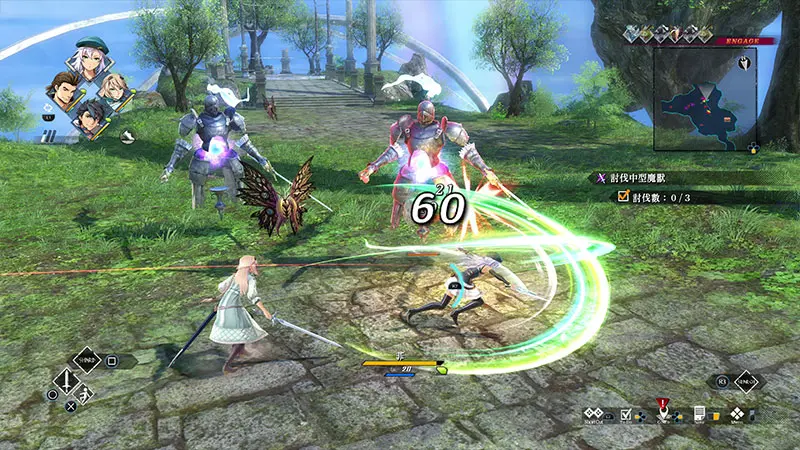Select the crossed-swords attack command icon
Viewport: 800px width, 450px height.
coord(65,381)
